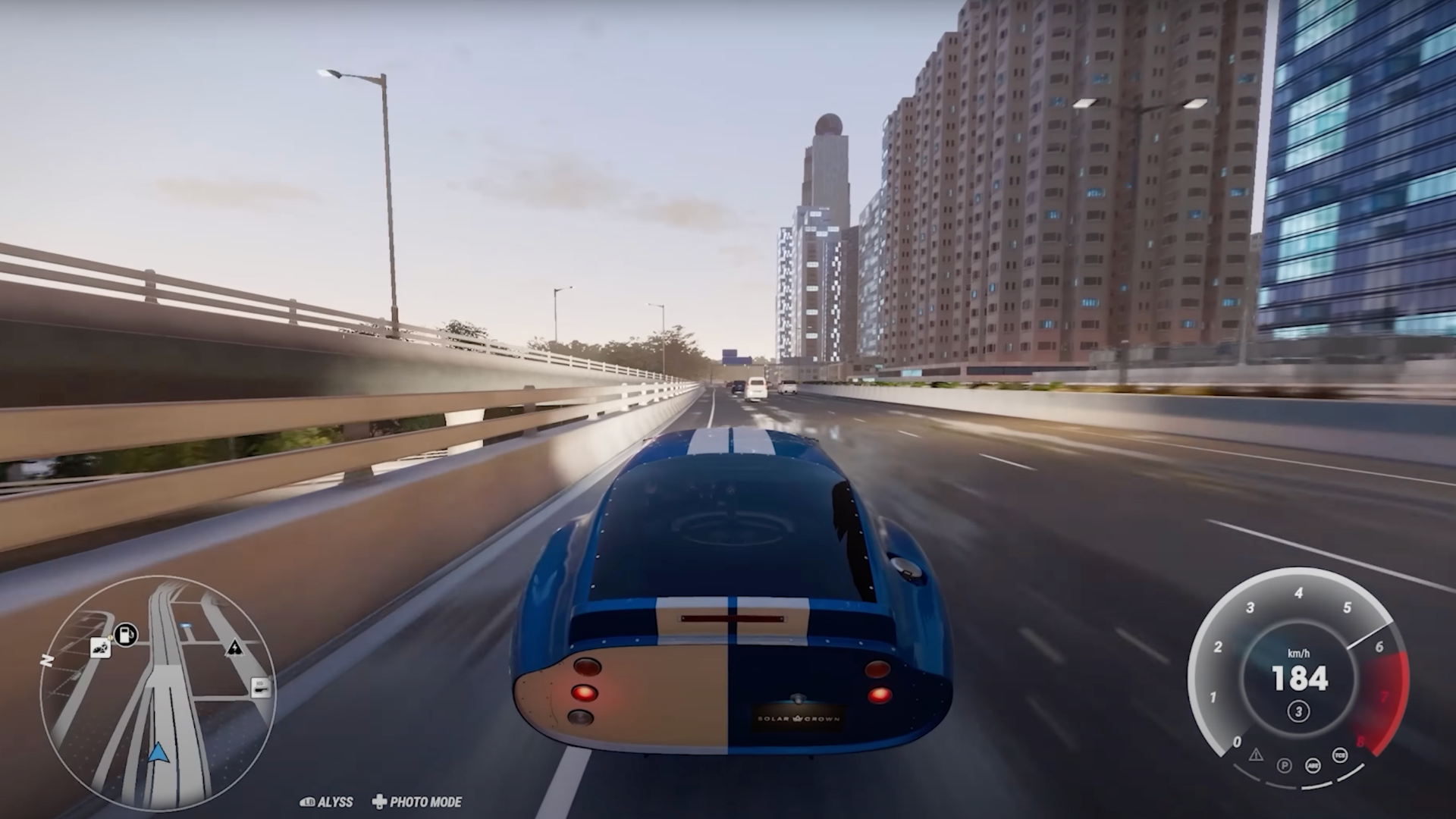Click the off-road event icon on the minimap
Viewport: 1456px width, 819px height.
[100, 648]
